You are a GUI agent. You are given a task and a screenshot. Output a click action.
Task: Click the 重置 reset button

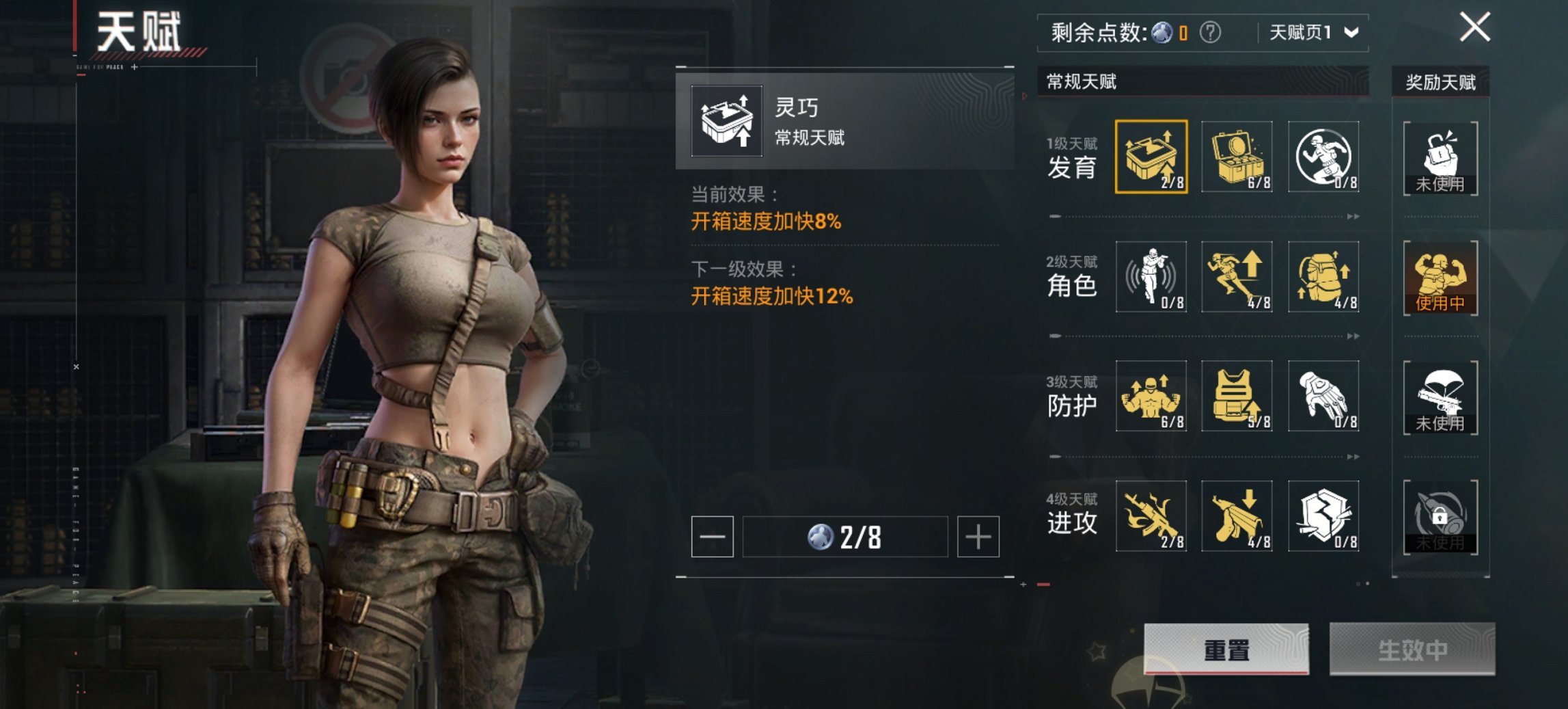[x=1226, y=649]
